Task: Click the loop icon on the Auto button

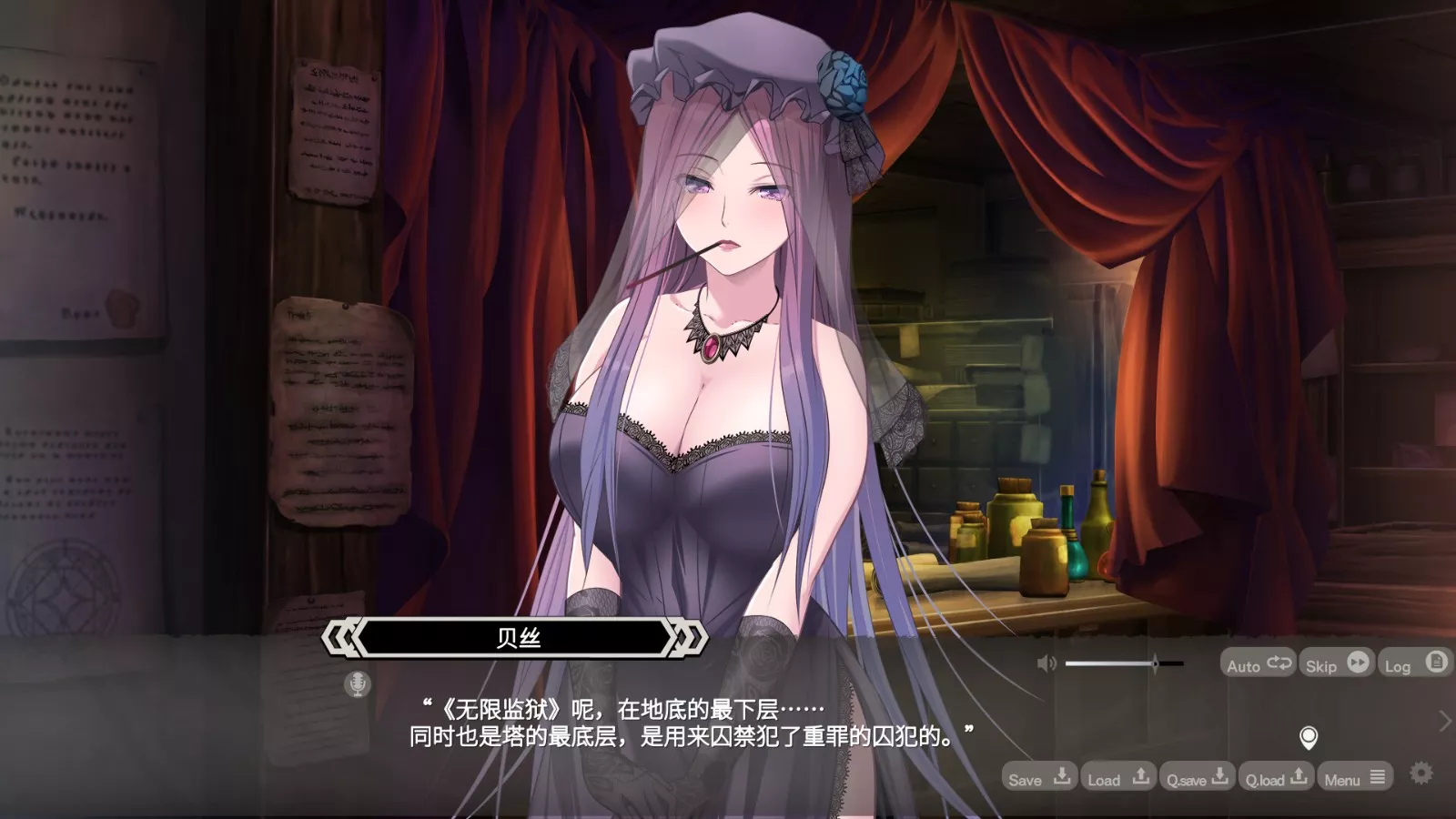Action: tap(1278, 663)
